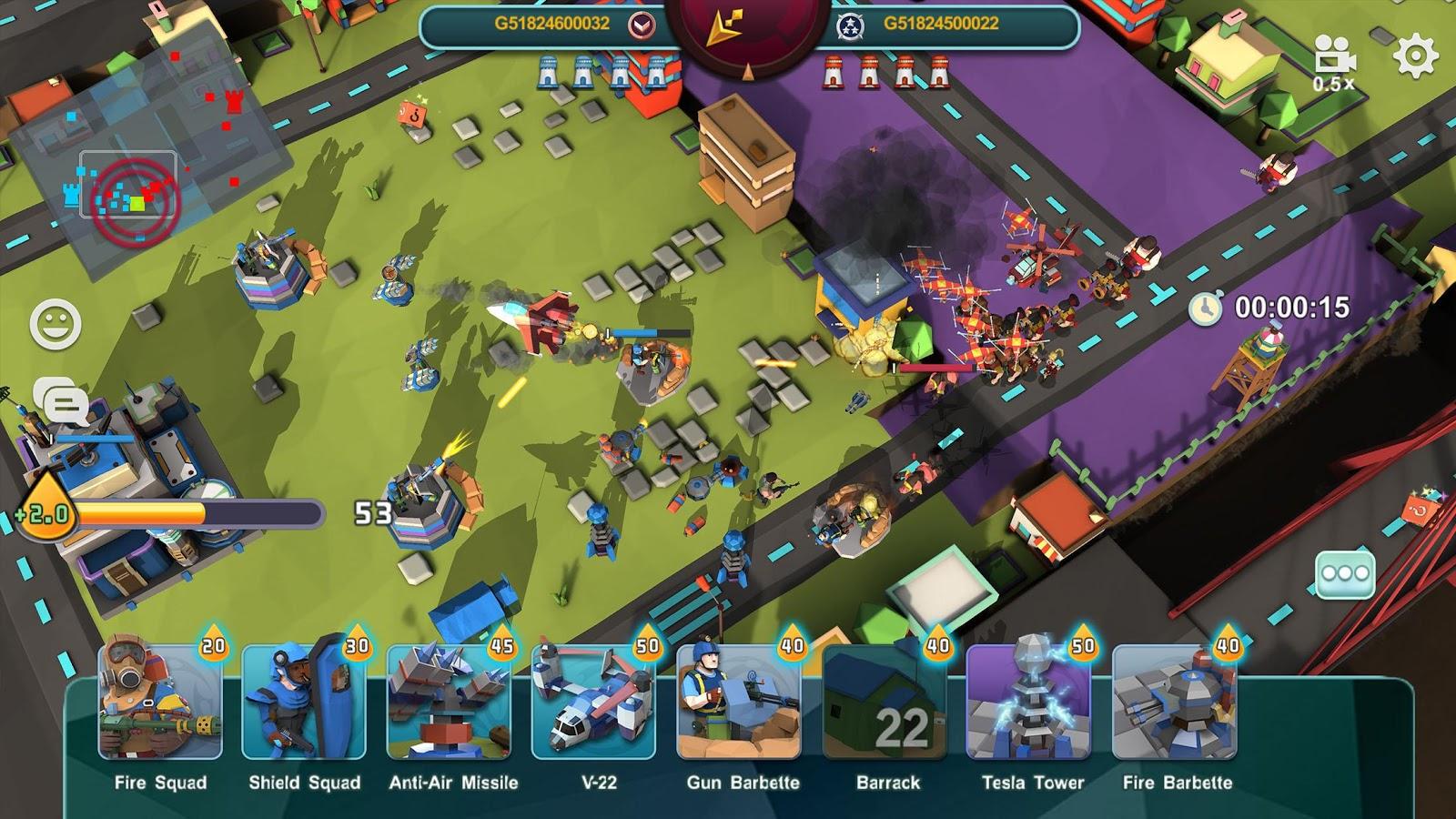Open the smiley emoji panel

[56, 323]
